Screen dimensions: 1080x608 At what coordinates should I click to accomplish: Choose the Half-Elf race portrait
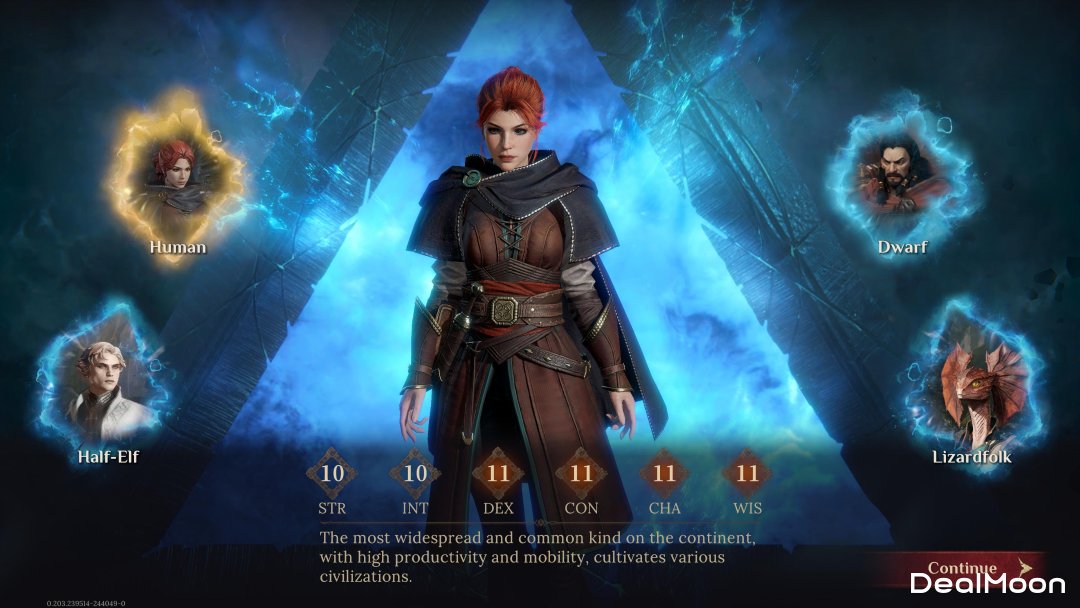click(x=106, y=381)
